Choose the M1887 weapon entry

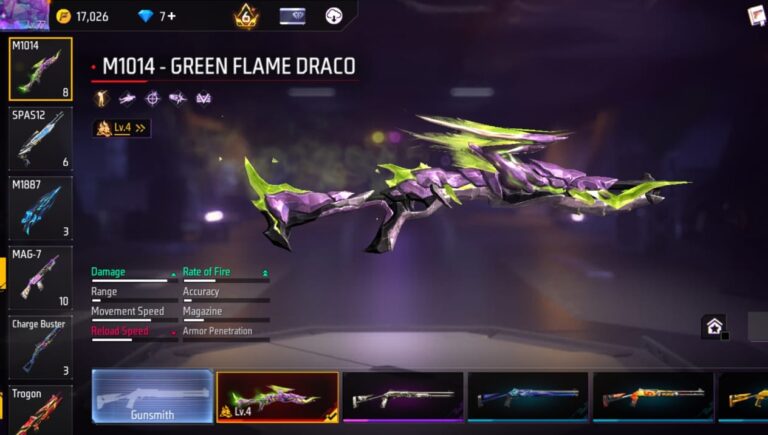click(41, 207)
